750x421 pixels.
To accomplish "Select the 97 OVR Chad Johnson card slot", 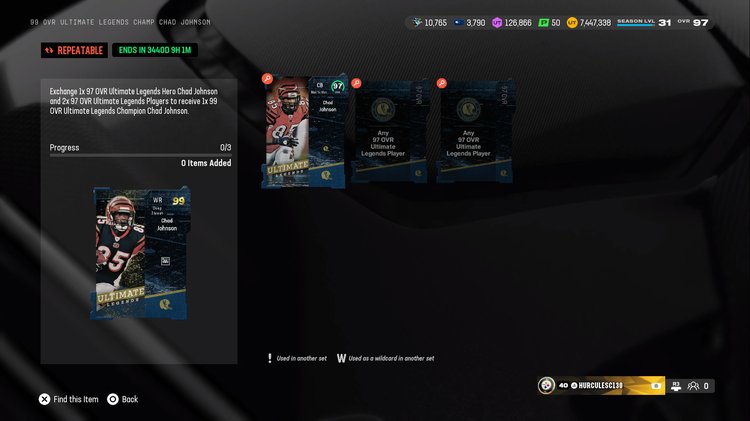I will click(304, 131).
